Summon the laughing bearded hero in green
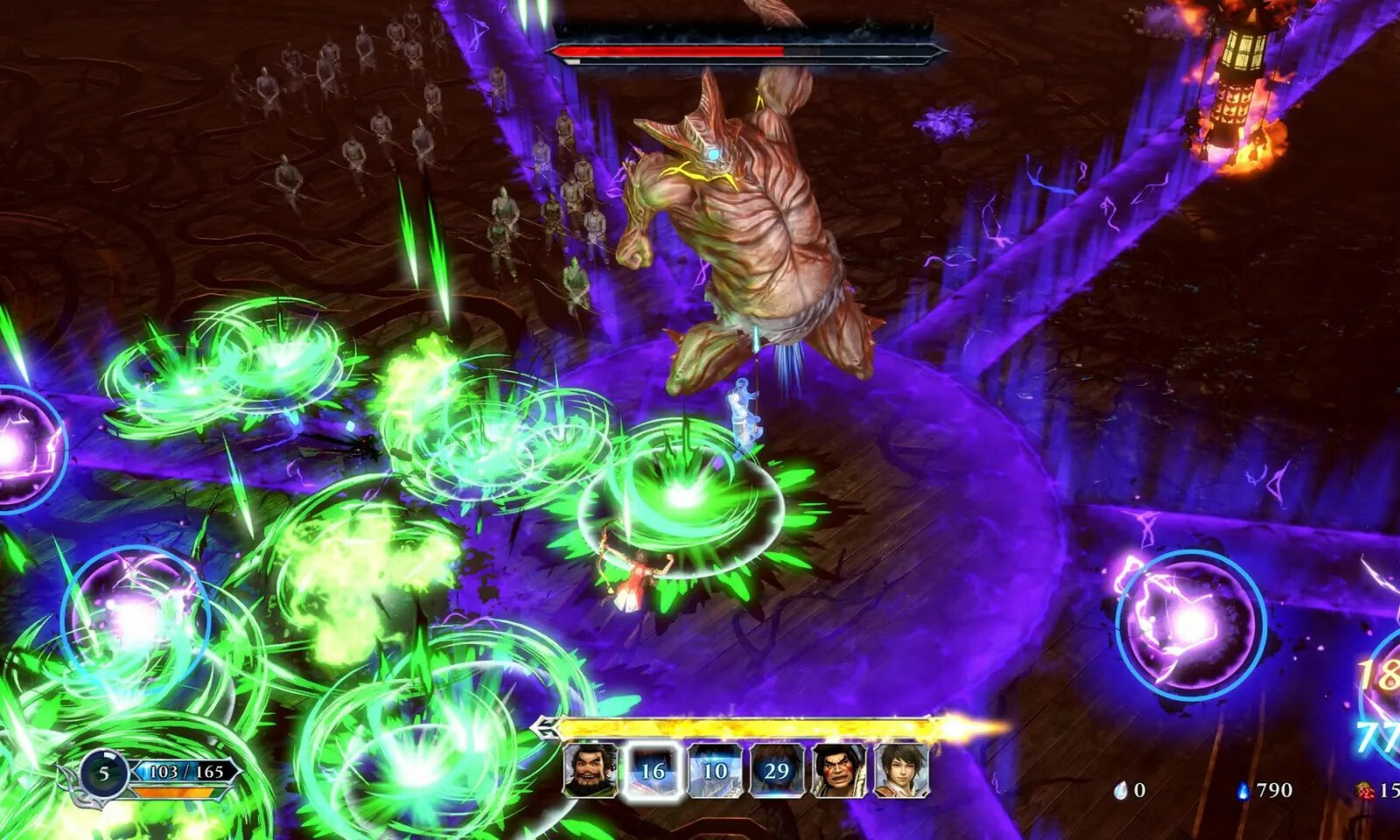This screenshot has height=840, width=1400. [590, 770]
